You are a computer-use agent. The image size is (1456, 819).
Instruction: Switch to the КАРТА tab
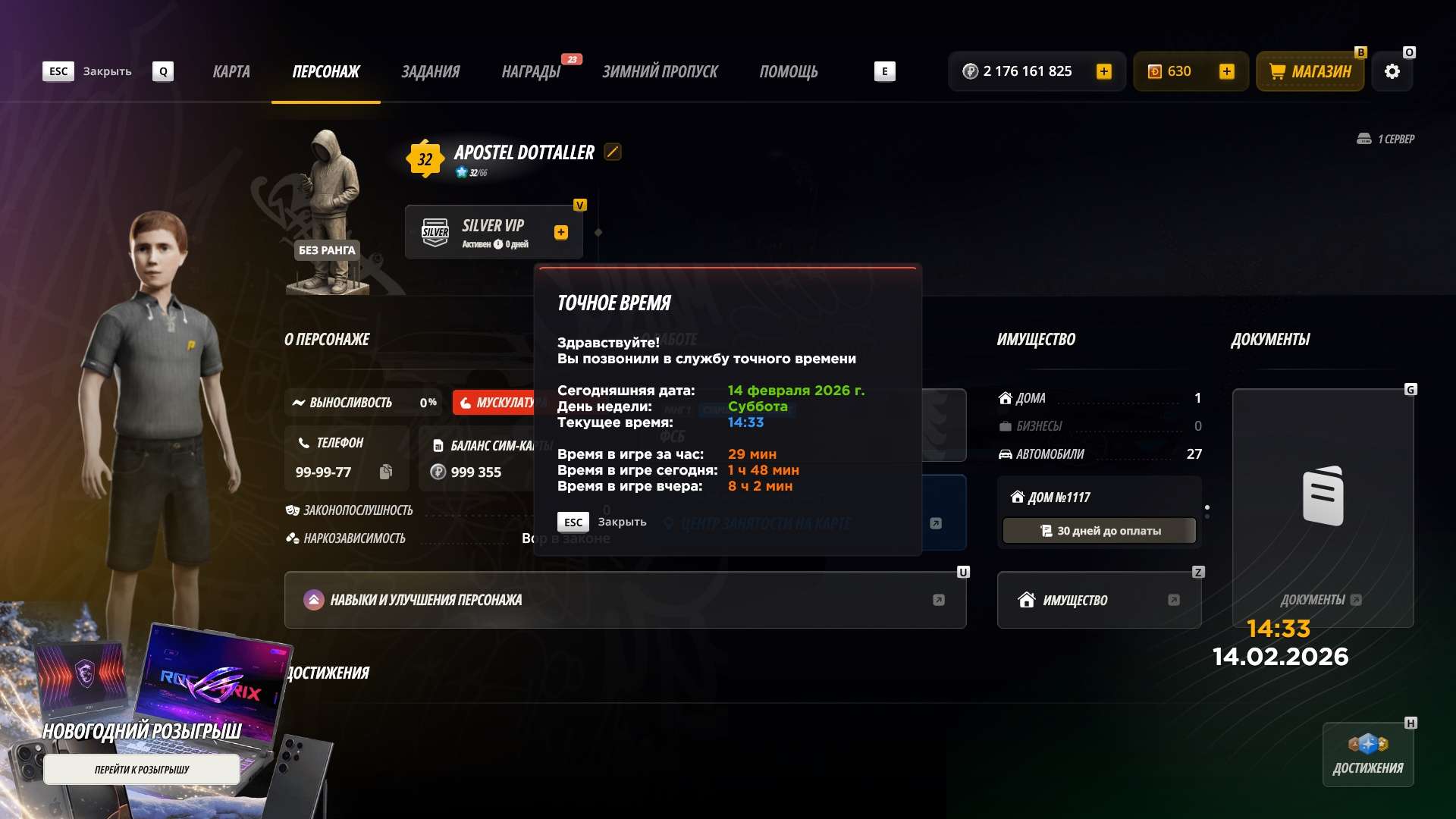[x=231, y=72]
